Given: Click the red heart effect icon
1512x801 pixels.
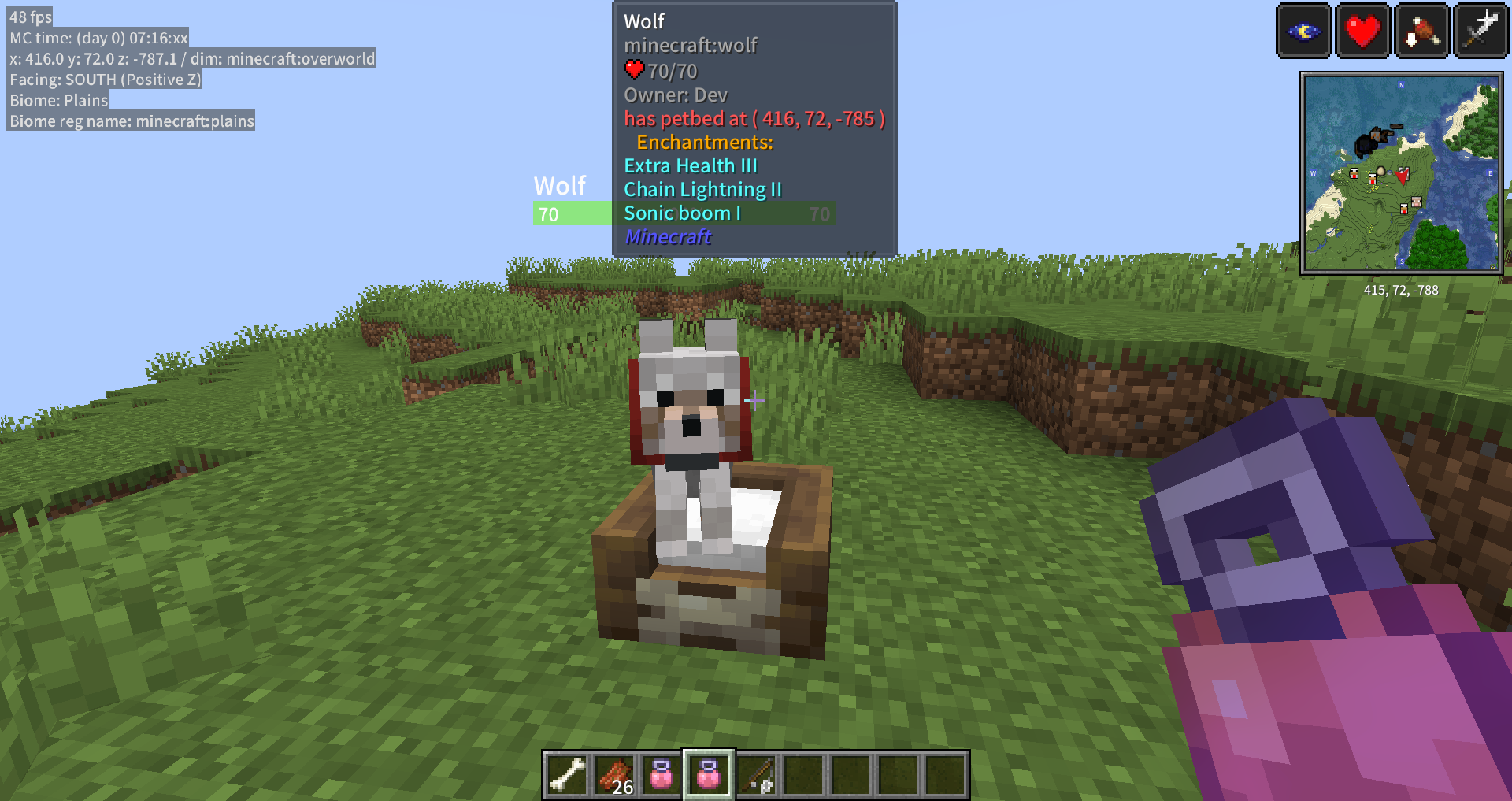Looking at the screenshot, I should click(x=1362, y=32).
